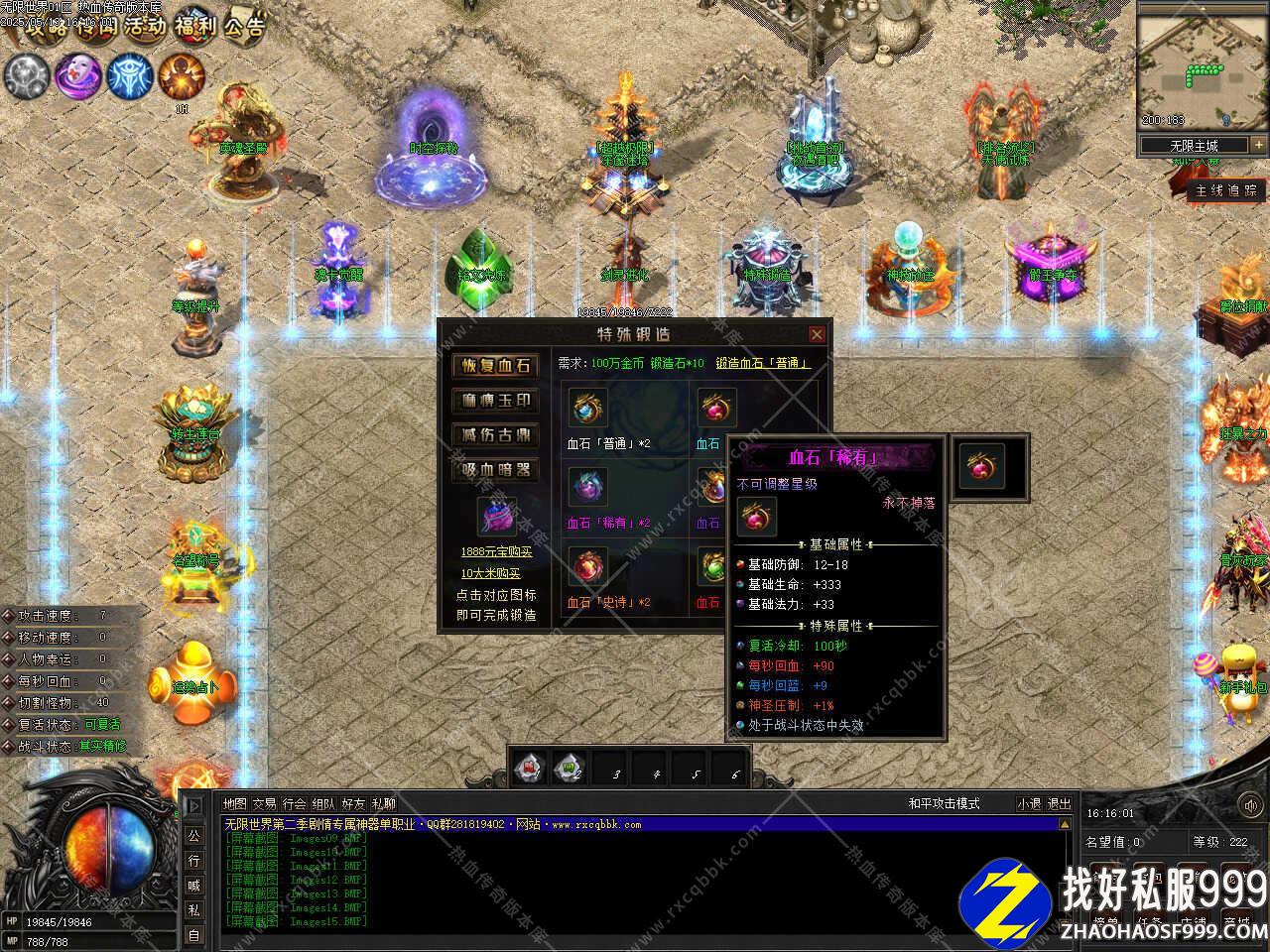The width and height of the screenshot is (1270, 952).
Task: Toggle the 主线追踪 quest tracker
Action: point(1226,190)
